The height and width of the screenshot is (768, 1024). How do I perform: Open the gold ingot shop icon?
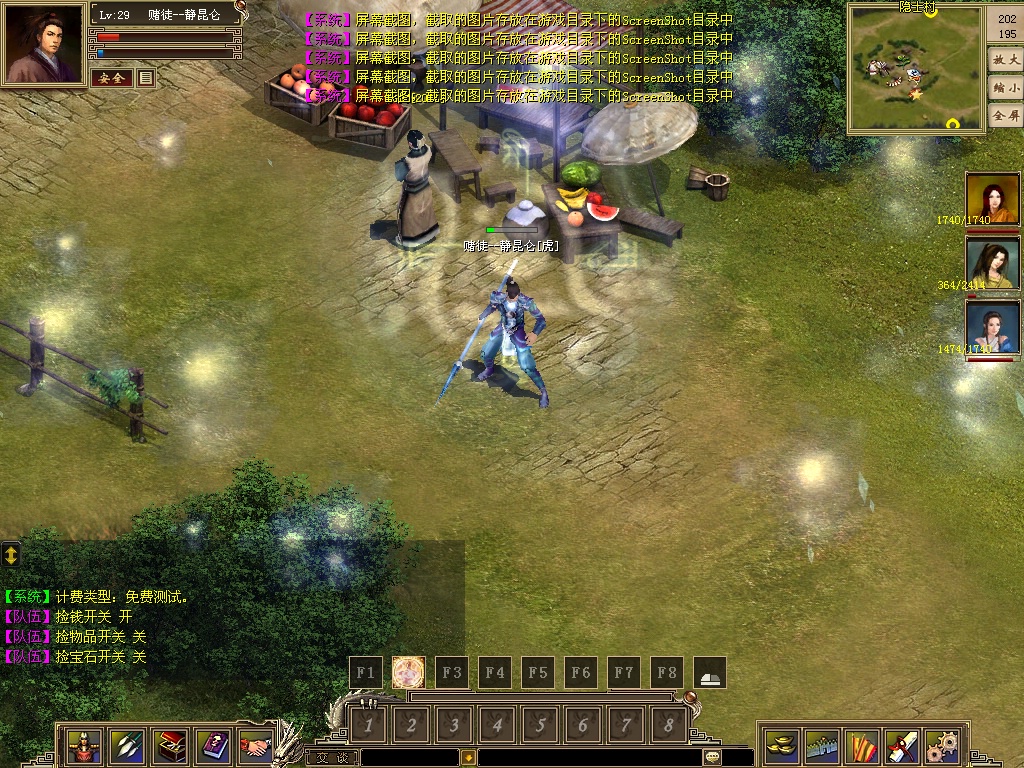tap(781, 746)
